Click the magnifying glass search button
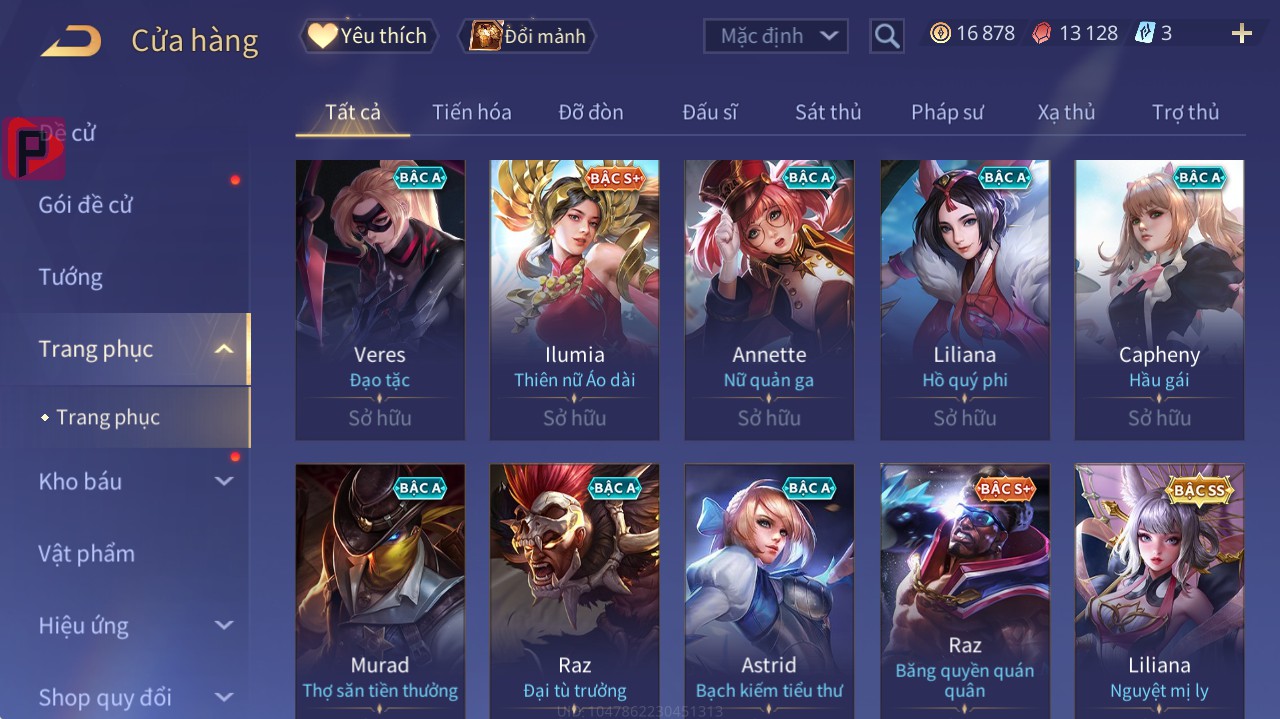 coord(886,36)
